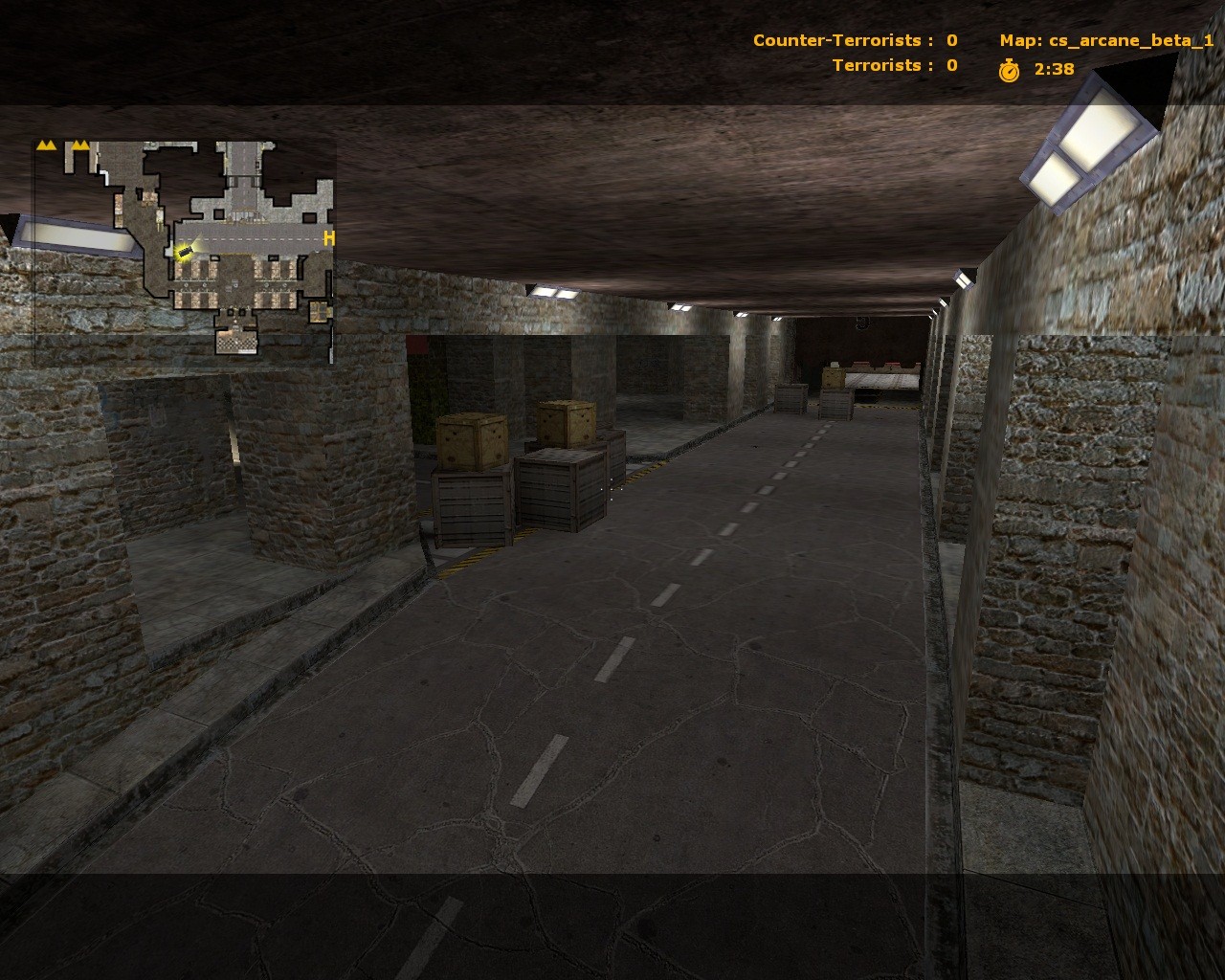Screen dimensions: 1225x980
Task: Click the overview minimap
Action: tap(185, 251)
